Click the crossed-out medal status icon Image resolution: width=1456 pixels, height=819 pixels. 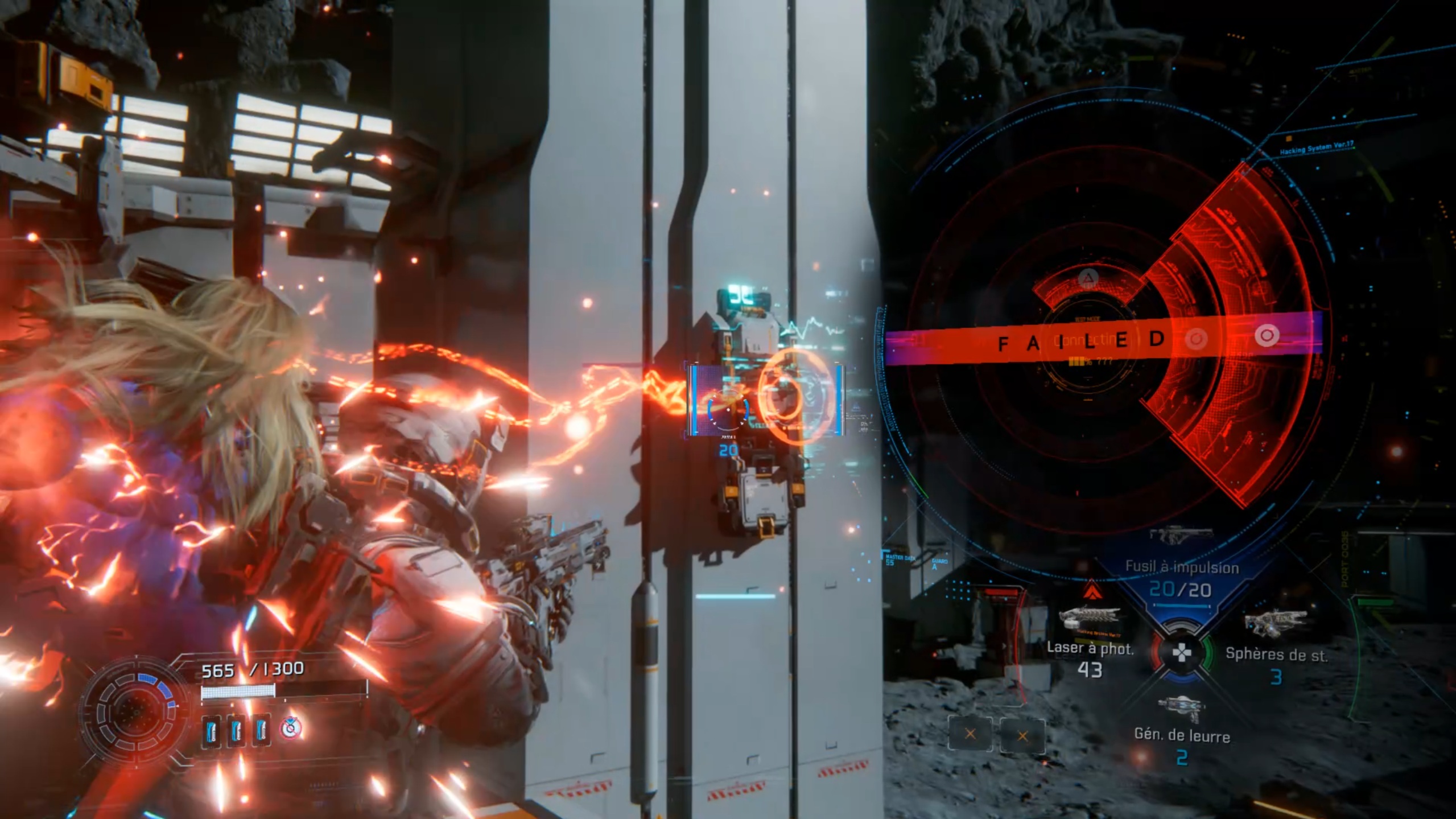tap(291, 728)
